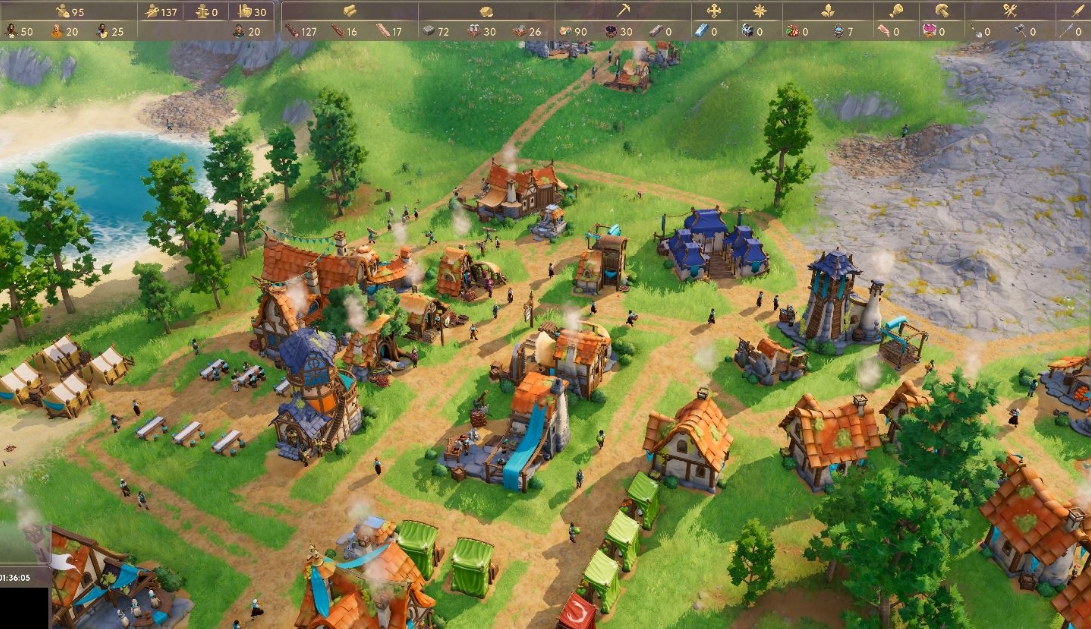Select the shield guard units icon
1091x629 pixels.
(x=245, y=11)
